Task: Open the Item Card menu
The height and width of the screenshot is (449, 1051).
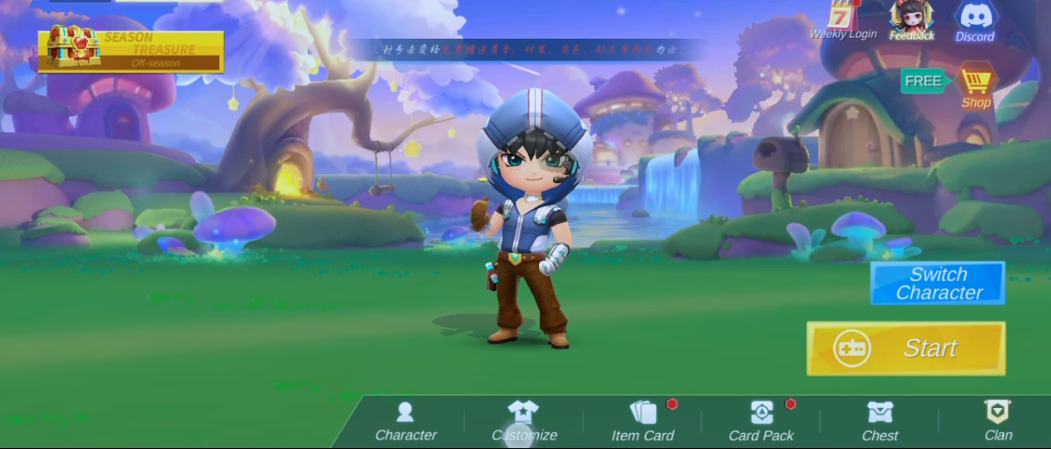Action: [642, 421]
